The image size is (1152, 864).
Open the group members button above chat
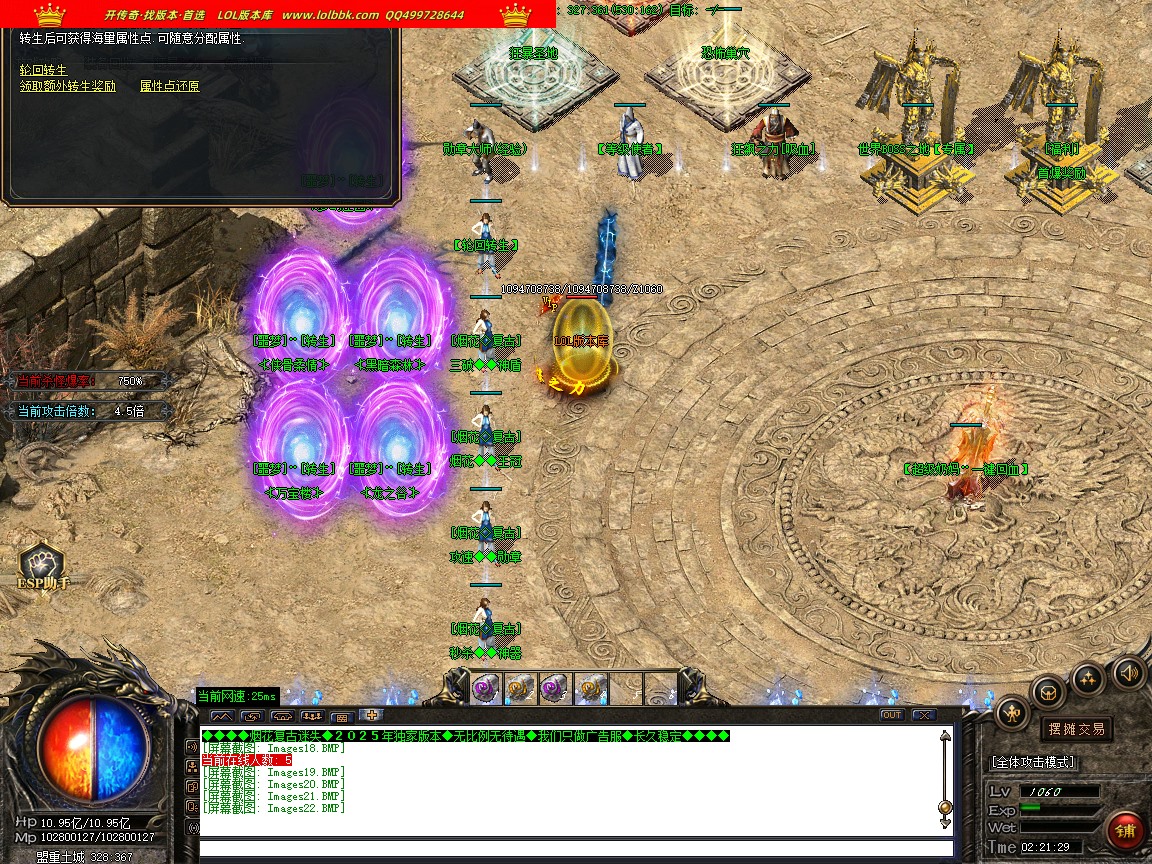tap(313, 716)
